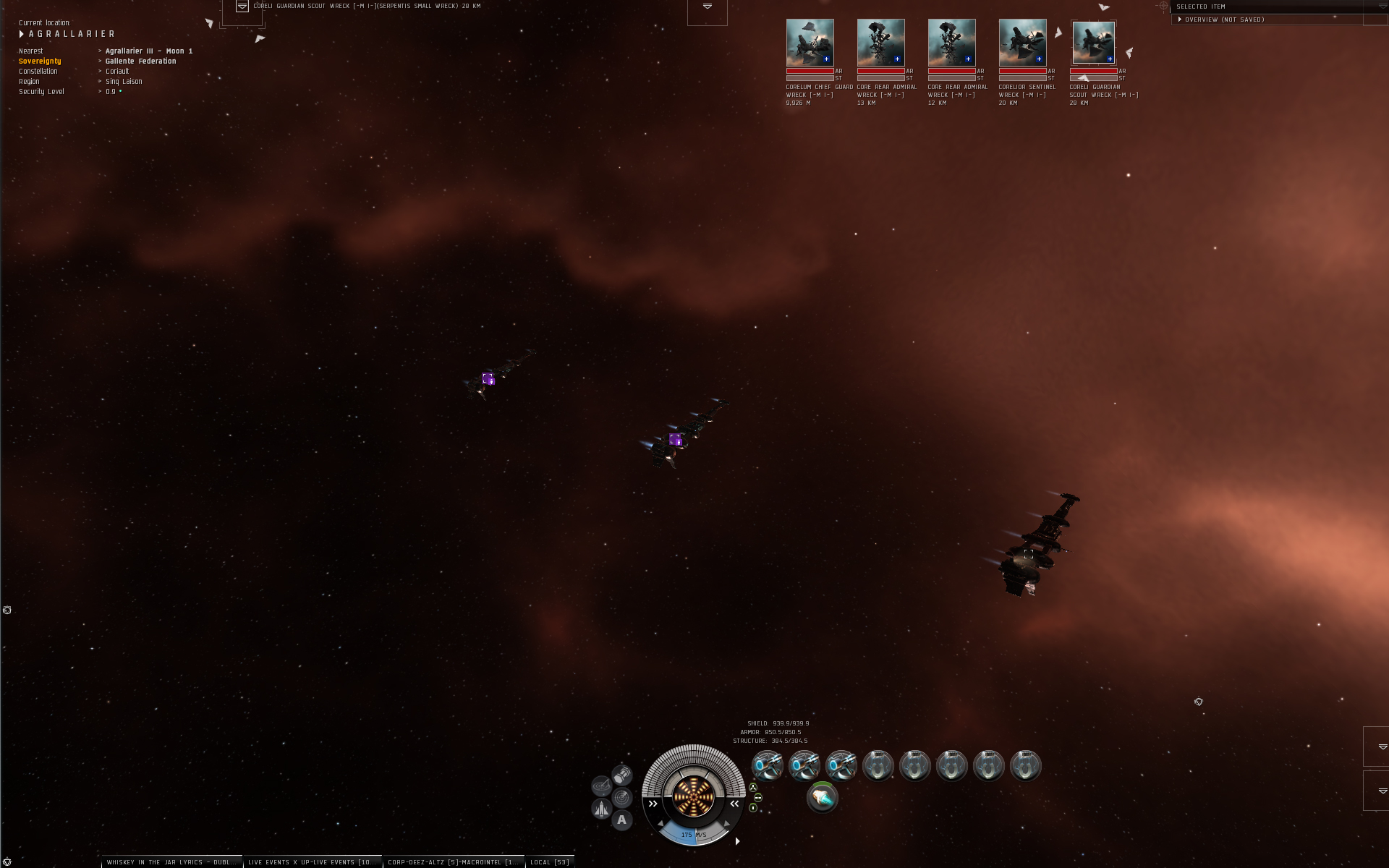Select the Coreli Guardian Scout Wreck target
The image size is (1389, 868).
tap(1093, 43)
